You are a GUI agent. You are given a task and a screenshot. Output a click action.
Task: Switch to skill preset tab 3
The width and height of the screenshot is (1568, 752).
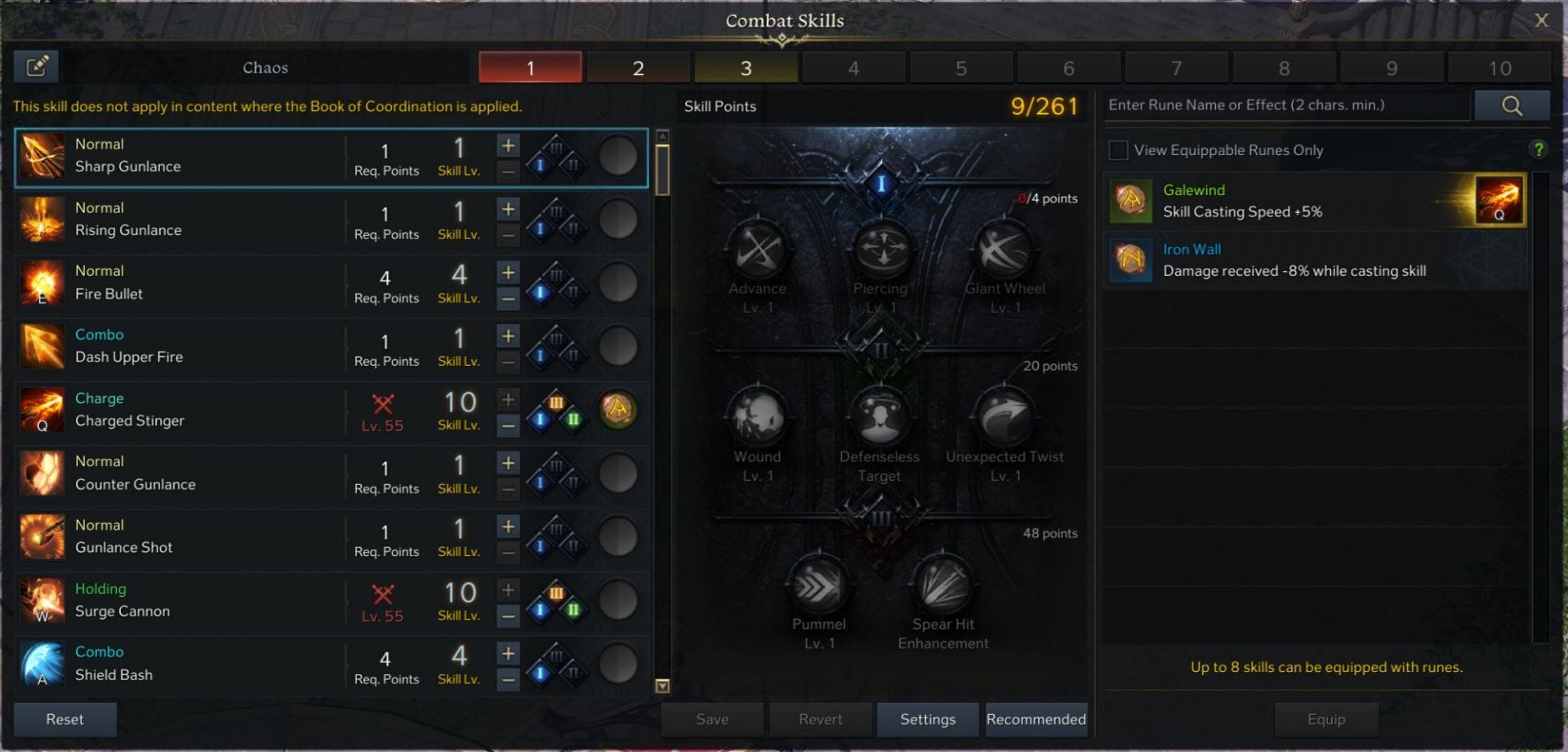[x=746, y=68]
